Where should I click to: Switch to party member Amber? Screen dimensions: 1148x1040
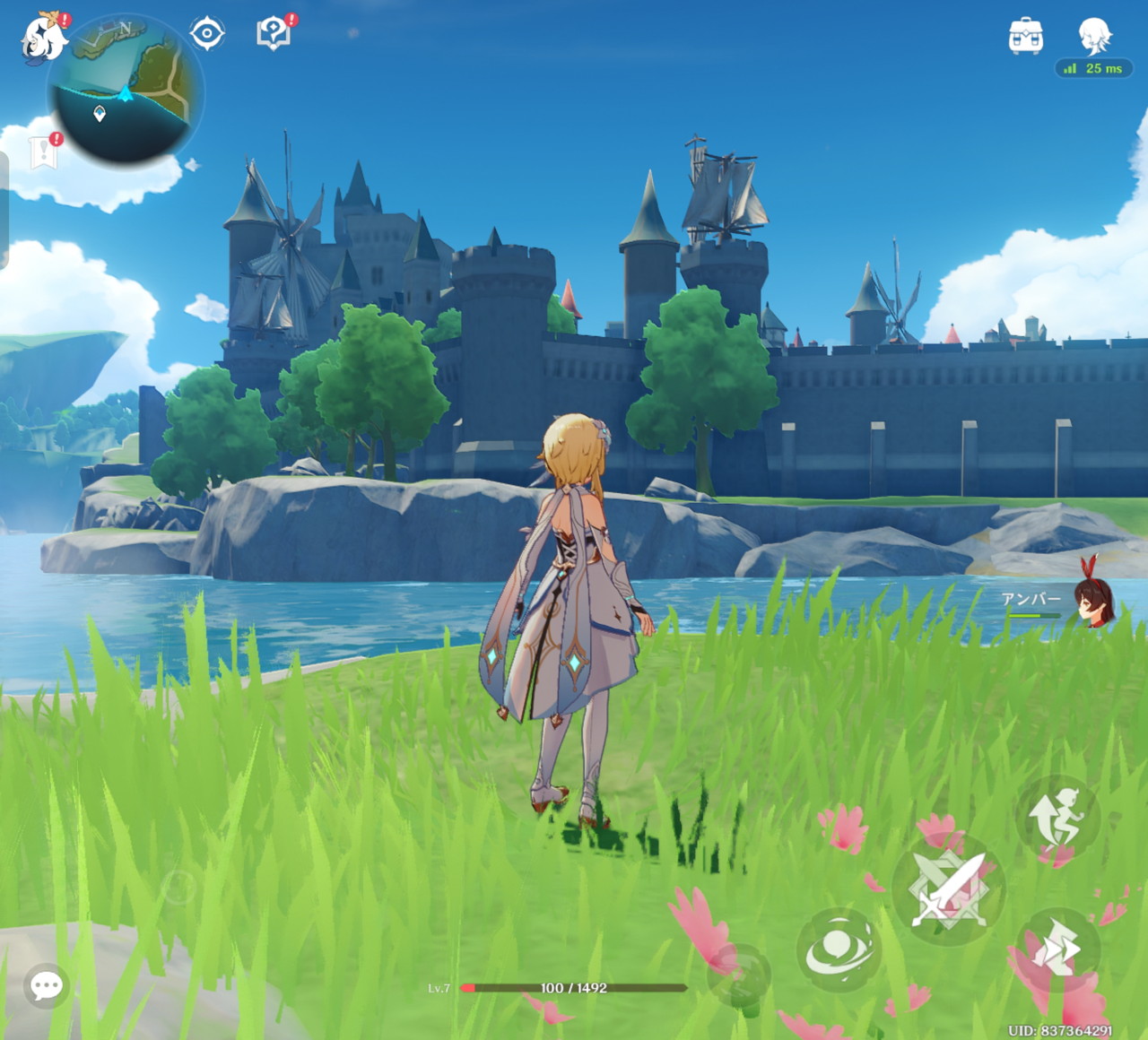click(x=1092, y=602)
